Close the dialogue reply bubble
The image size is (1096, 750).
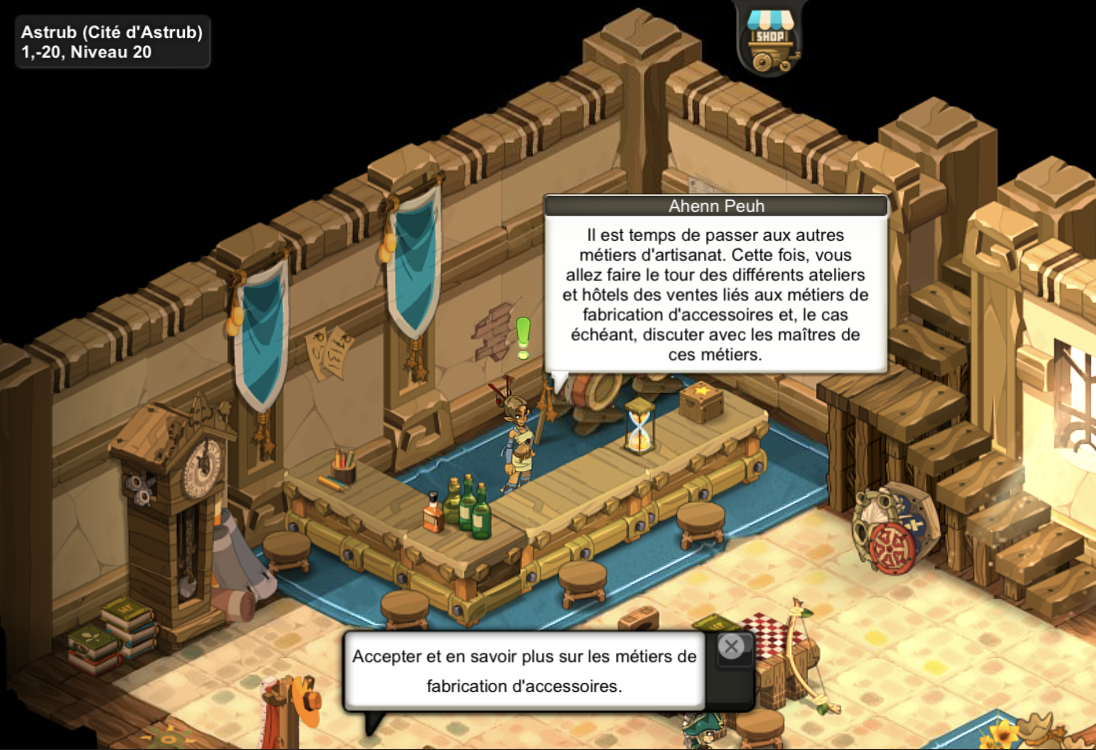point(732,647)
